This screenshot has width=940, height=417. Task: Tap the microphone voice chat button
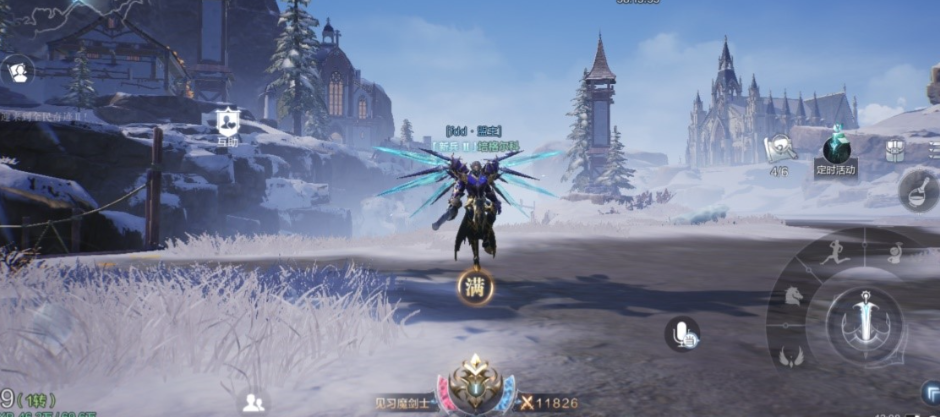point(683,334)
